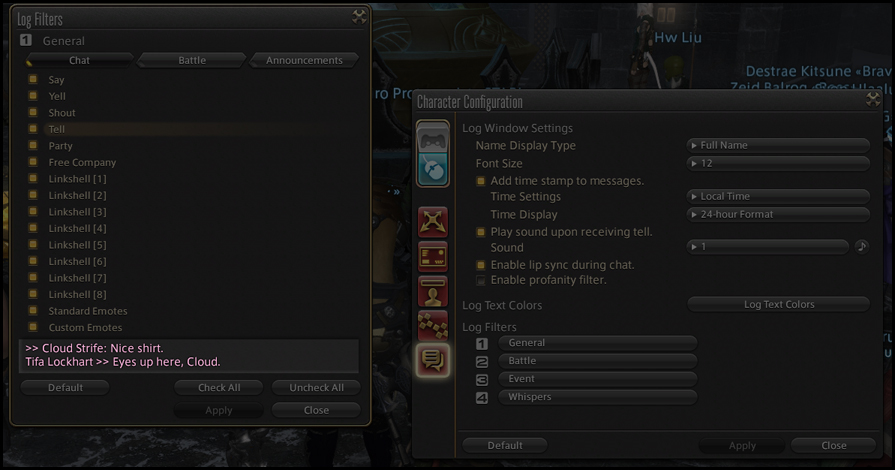Uncheck the Standard Emotes filter

33,311
